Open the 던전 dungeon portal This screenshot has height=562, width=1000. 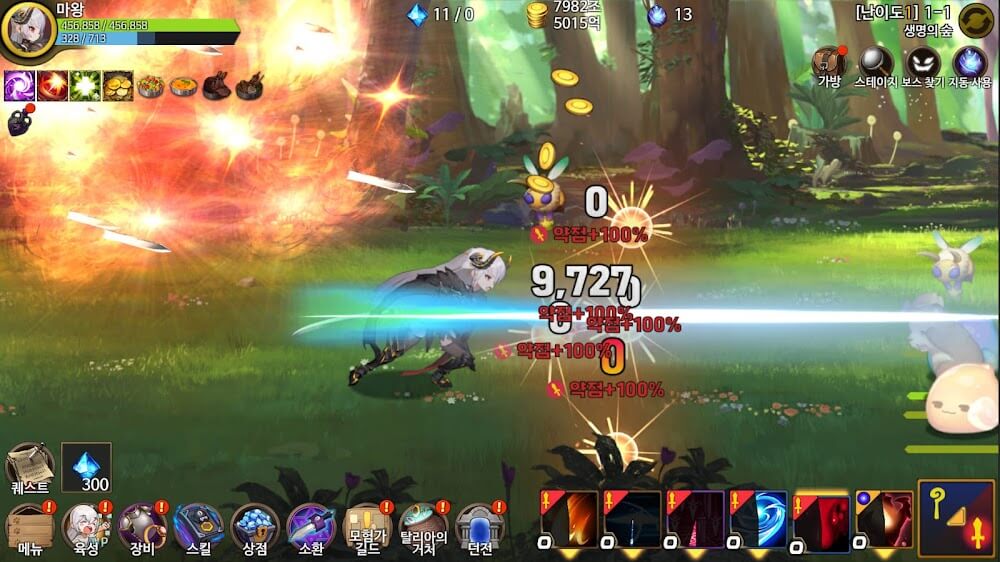pos(479,529)
